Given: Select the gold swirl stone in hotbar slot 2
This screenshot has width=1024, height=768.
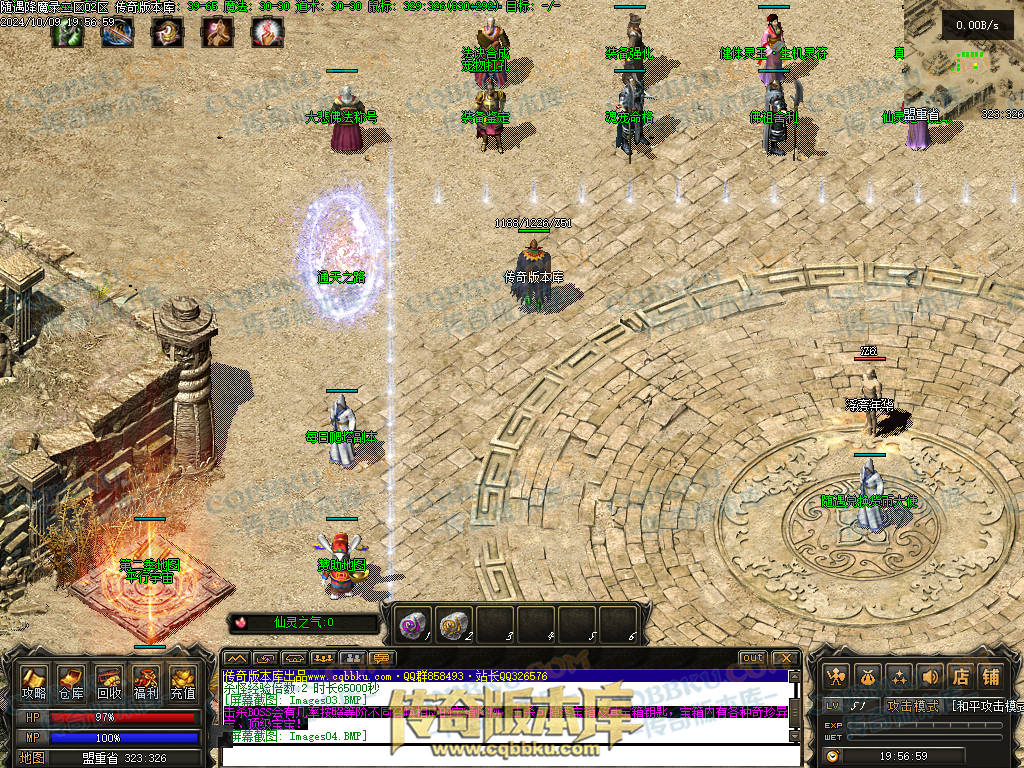Looking at the screenshot, I should (x=454, y=624).
